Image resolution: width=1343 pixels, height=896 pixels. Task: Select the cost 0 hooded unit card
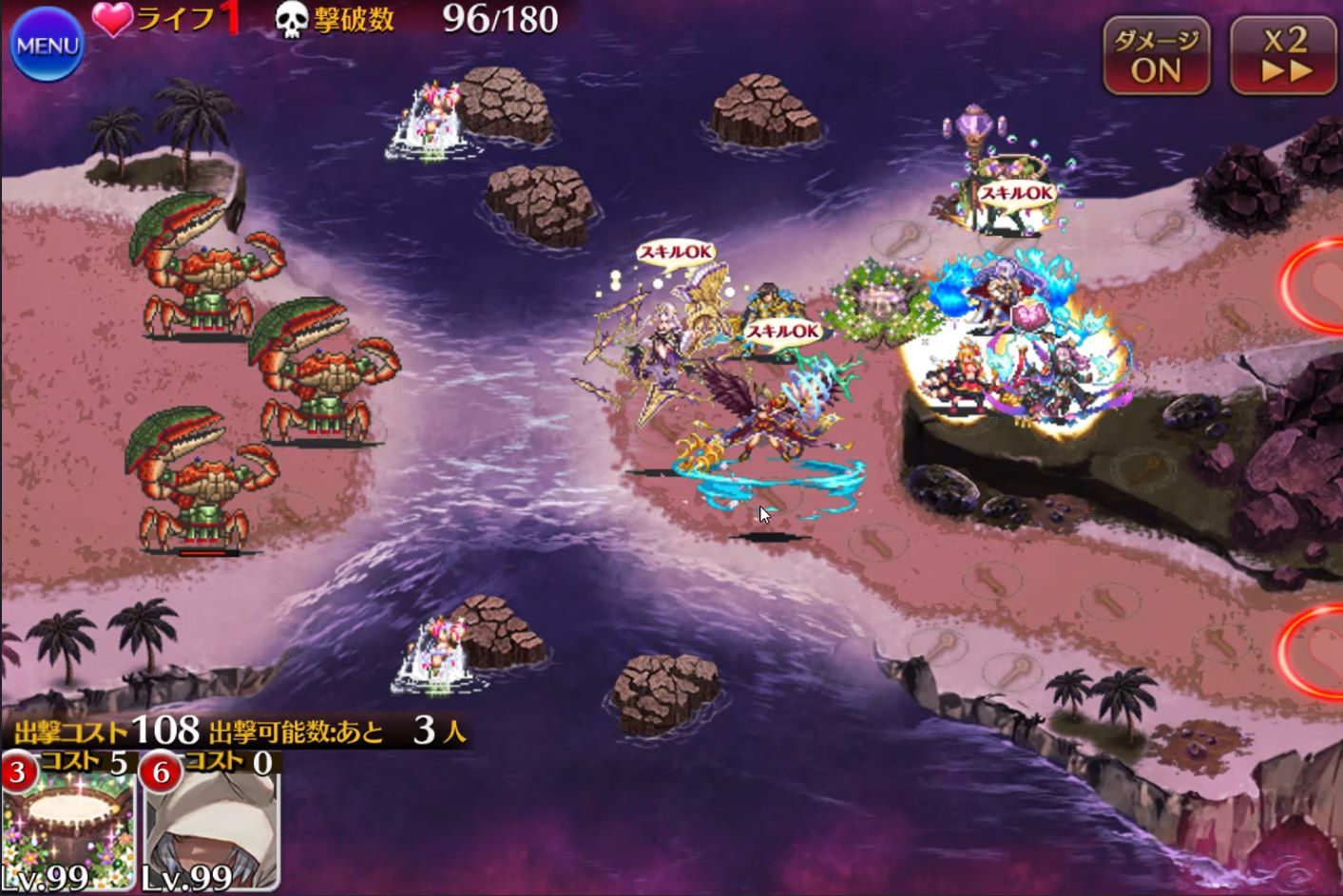[211, 823]
